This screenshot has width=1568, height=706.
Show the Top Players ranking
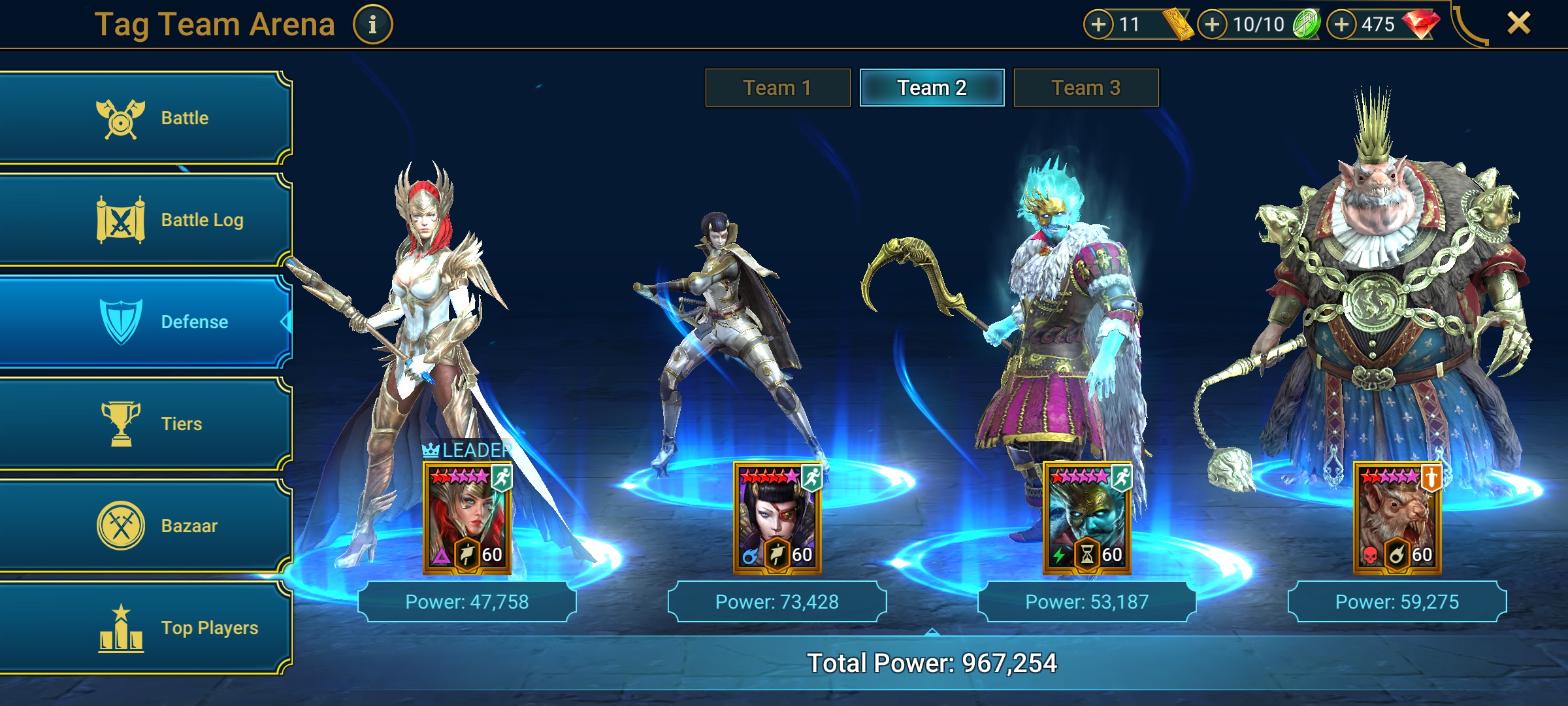[145, 628]
